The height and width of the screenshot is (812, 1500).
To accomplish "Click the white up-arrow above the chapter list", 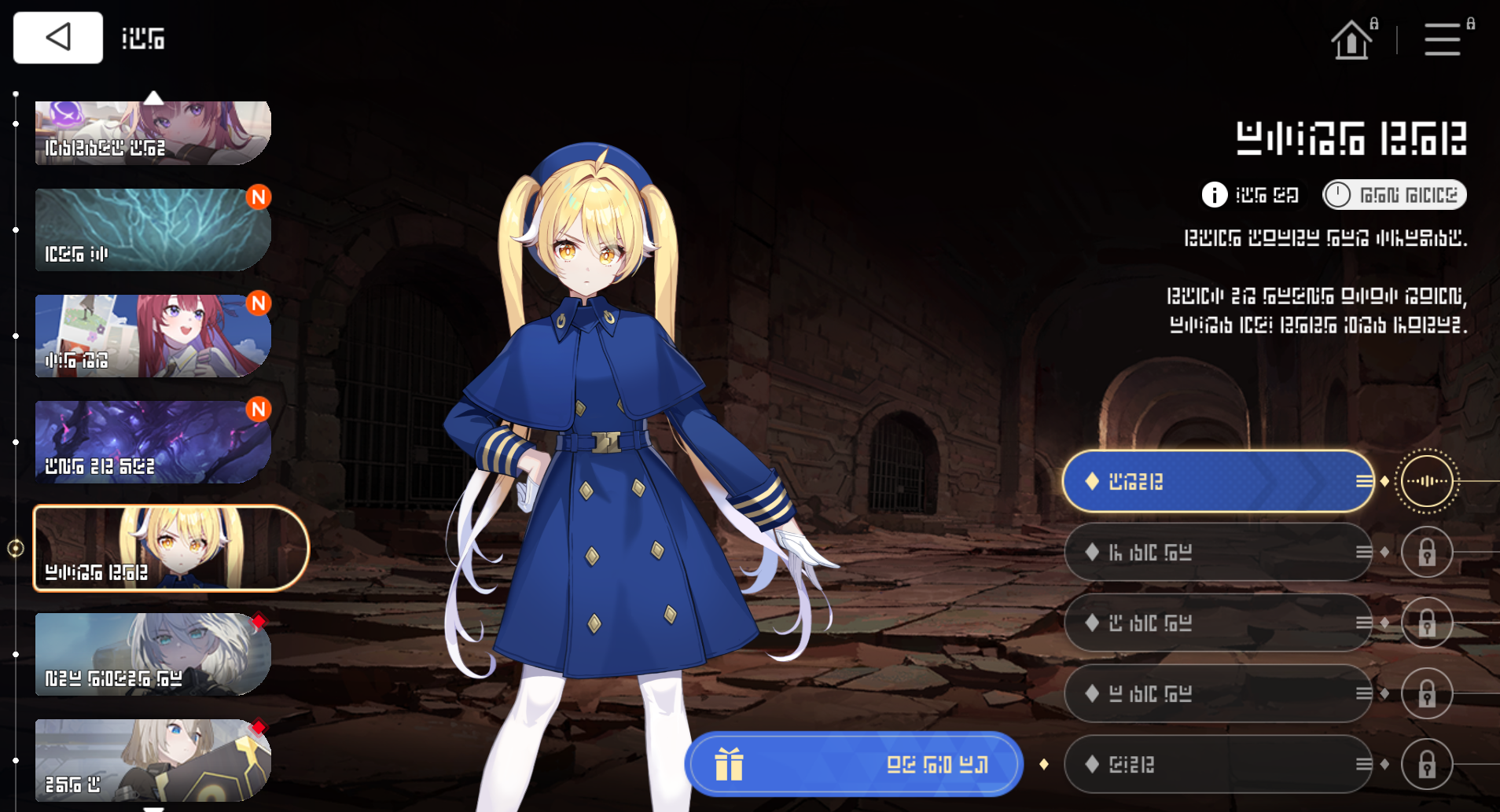I will click(x=154, y=97).
